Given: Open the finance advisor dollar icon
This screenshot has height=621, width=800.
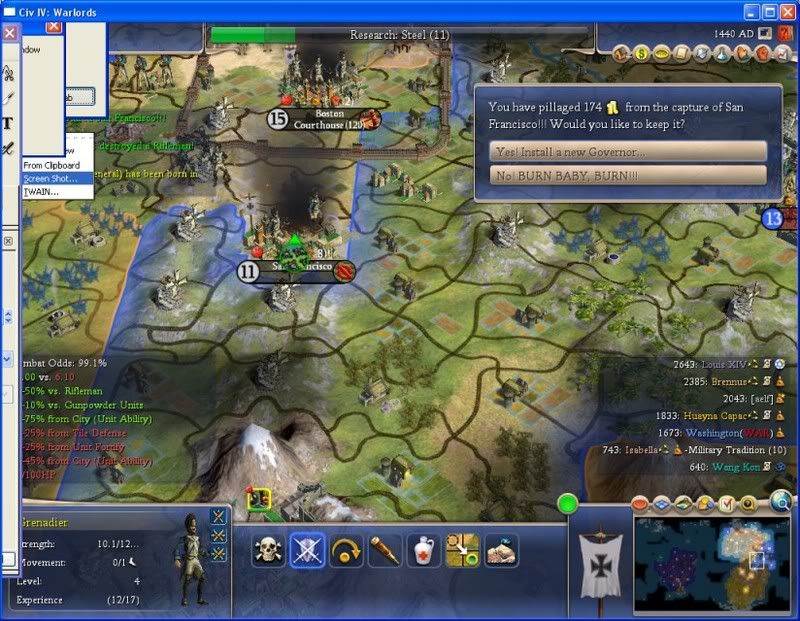Looking at the screenshot, I should [x=641, y=53].
